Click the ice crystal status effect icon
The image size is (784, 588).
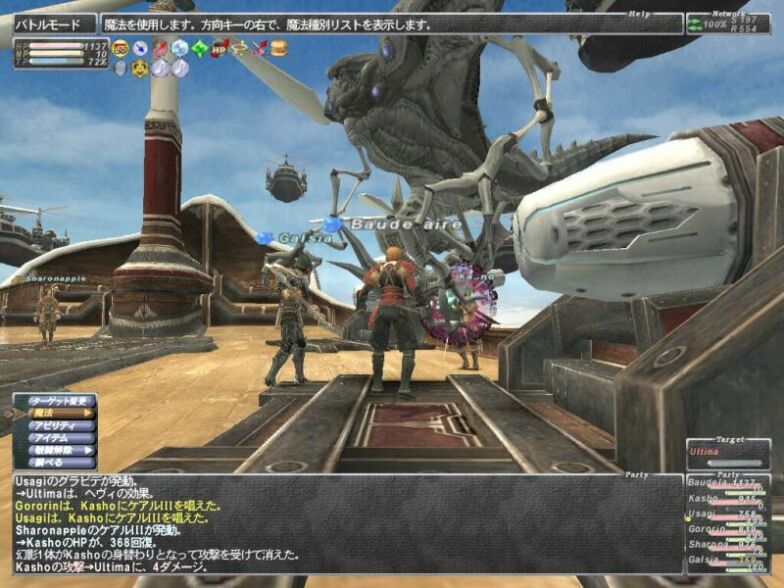pyautogui.click(x=179, y=47)
